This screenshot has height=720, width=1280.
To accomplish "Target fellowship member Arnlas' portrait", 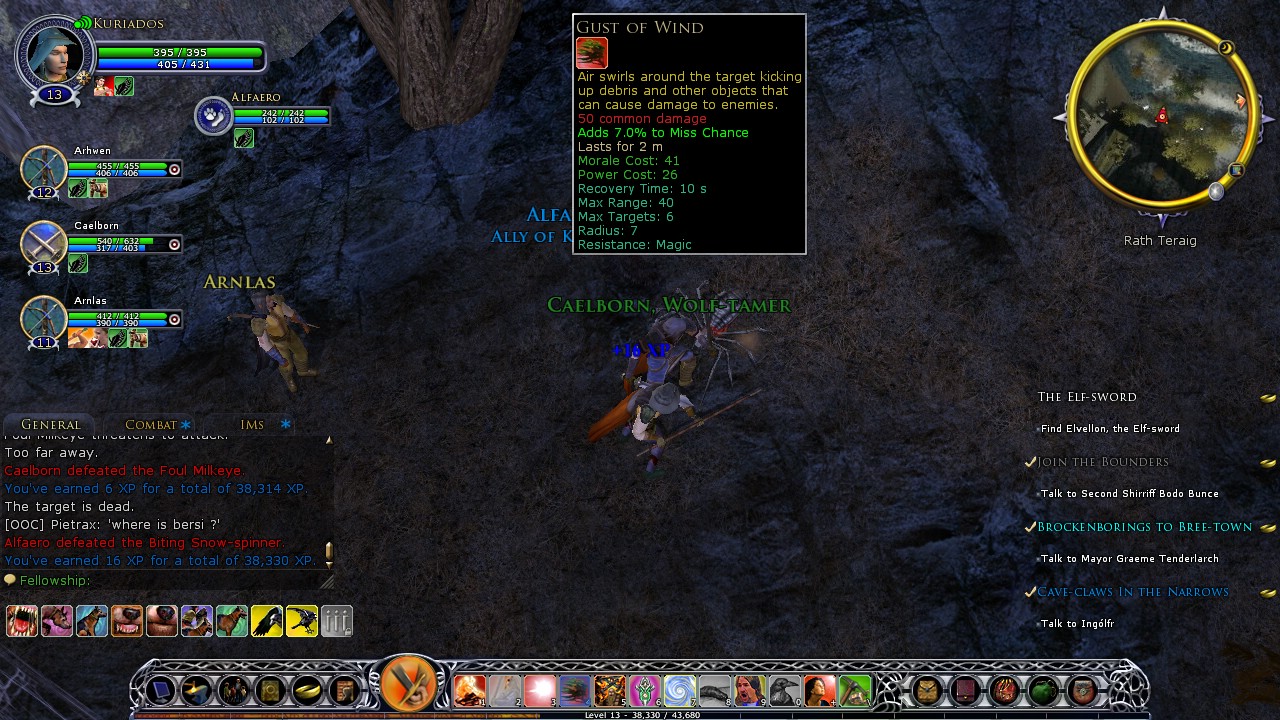I will click(x=44, y=318).
